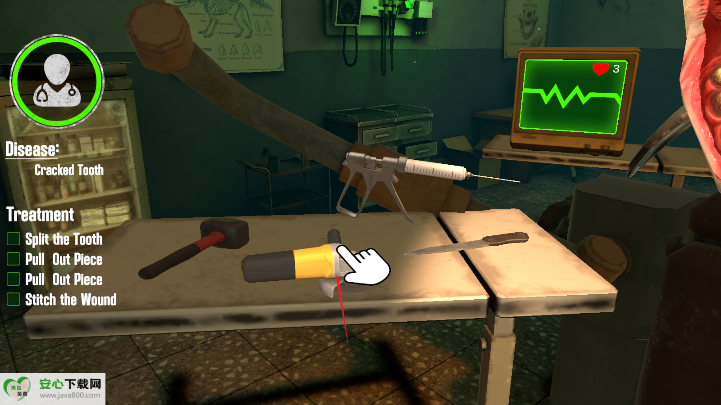721x405 pixels.
Task: Select the yellow-handled tool
Action: [x=293, y=264]
